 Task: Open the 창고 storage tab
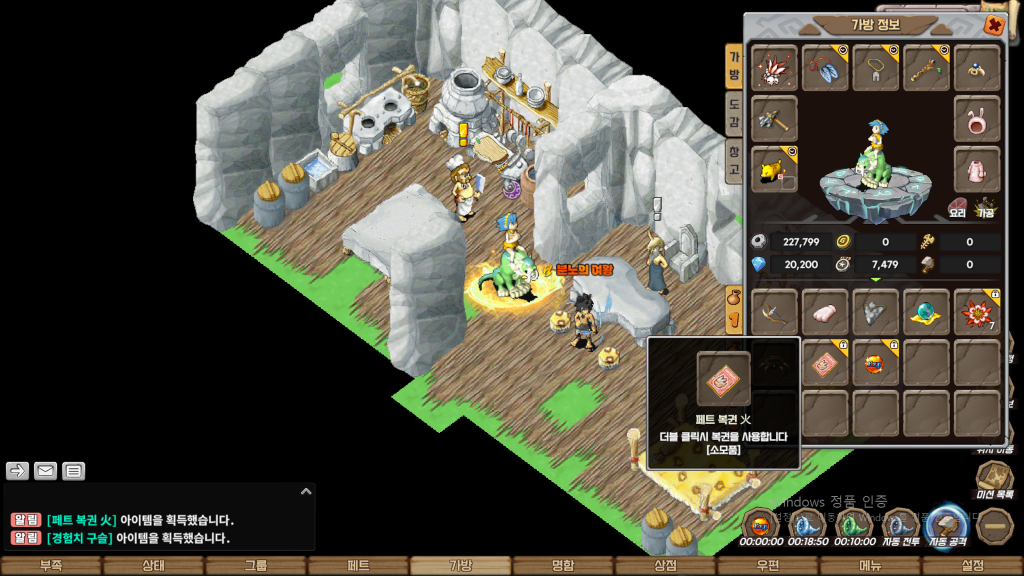[x=734, y=163]
